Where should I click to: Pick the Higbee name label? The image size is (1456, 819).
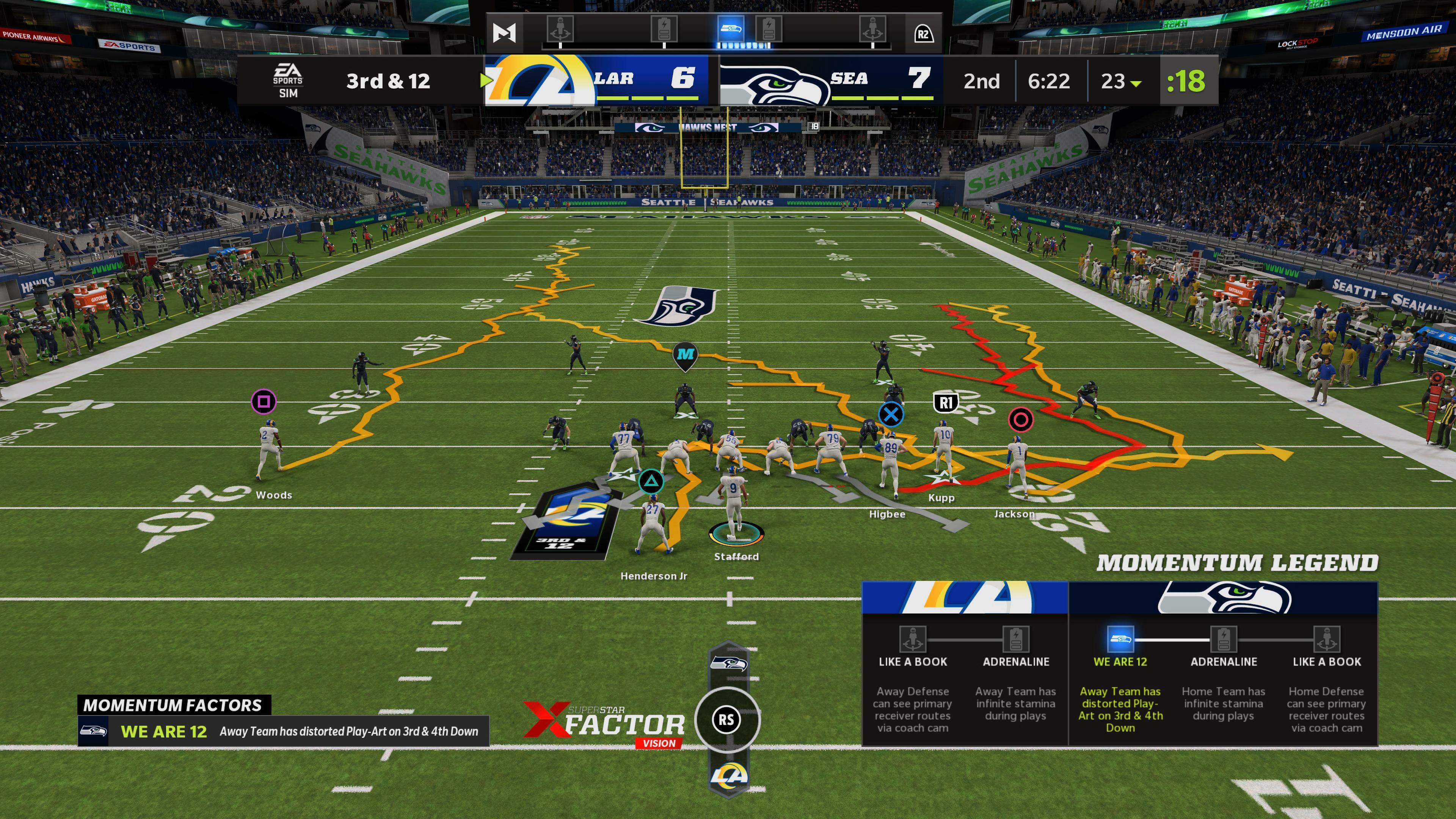click(887, 515)
